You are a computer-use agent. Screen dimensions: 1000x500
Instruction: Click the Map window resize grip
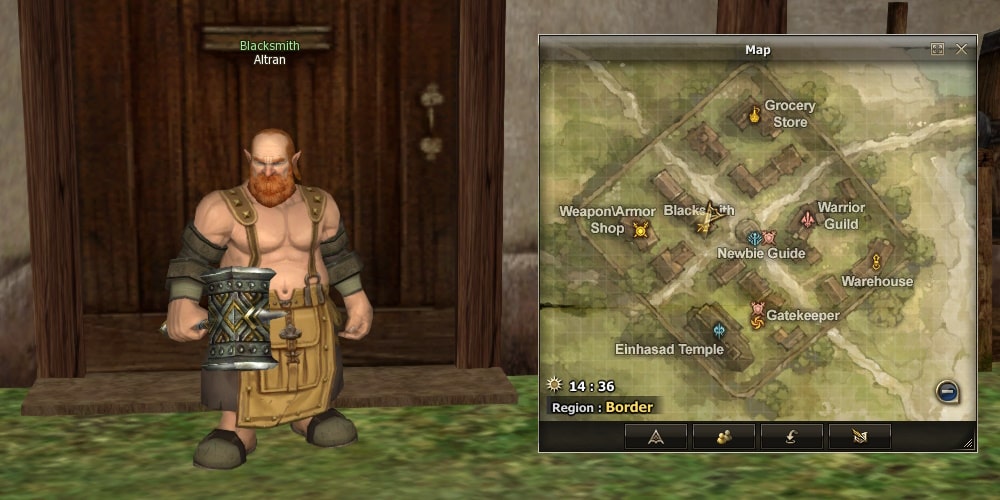[x=968, y=443]
